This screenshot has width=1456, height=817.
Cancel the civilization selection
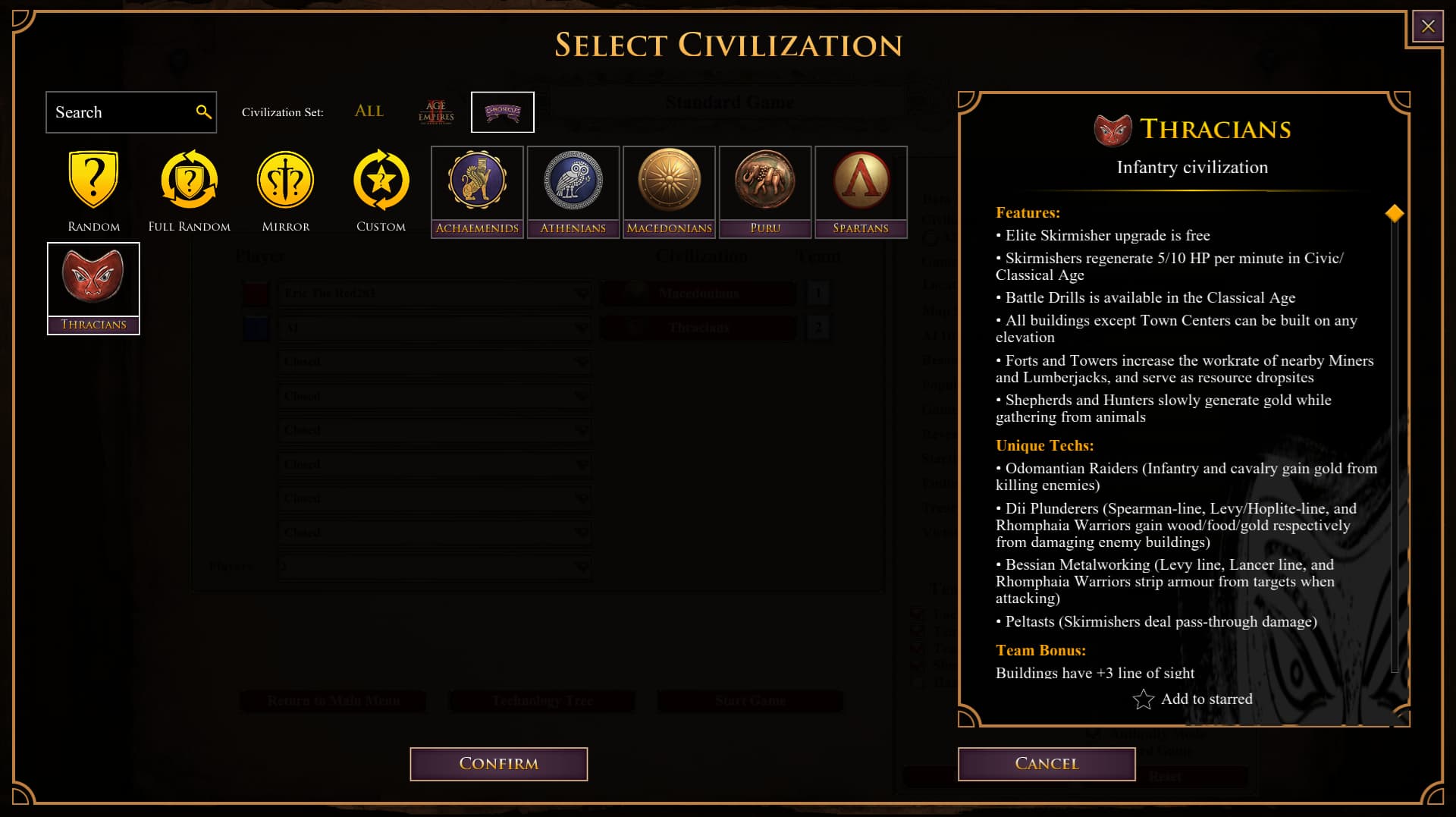tap(1046, 764)
